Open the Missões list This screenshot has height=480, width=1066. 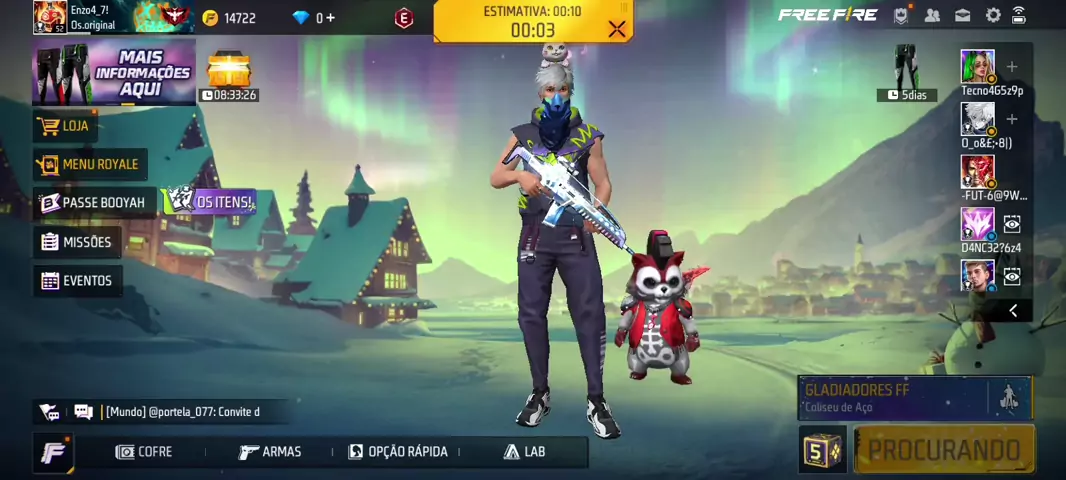coord(76,242)
